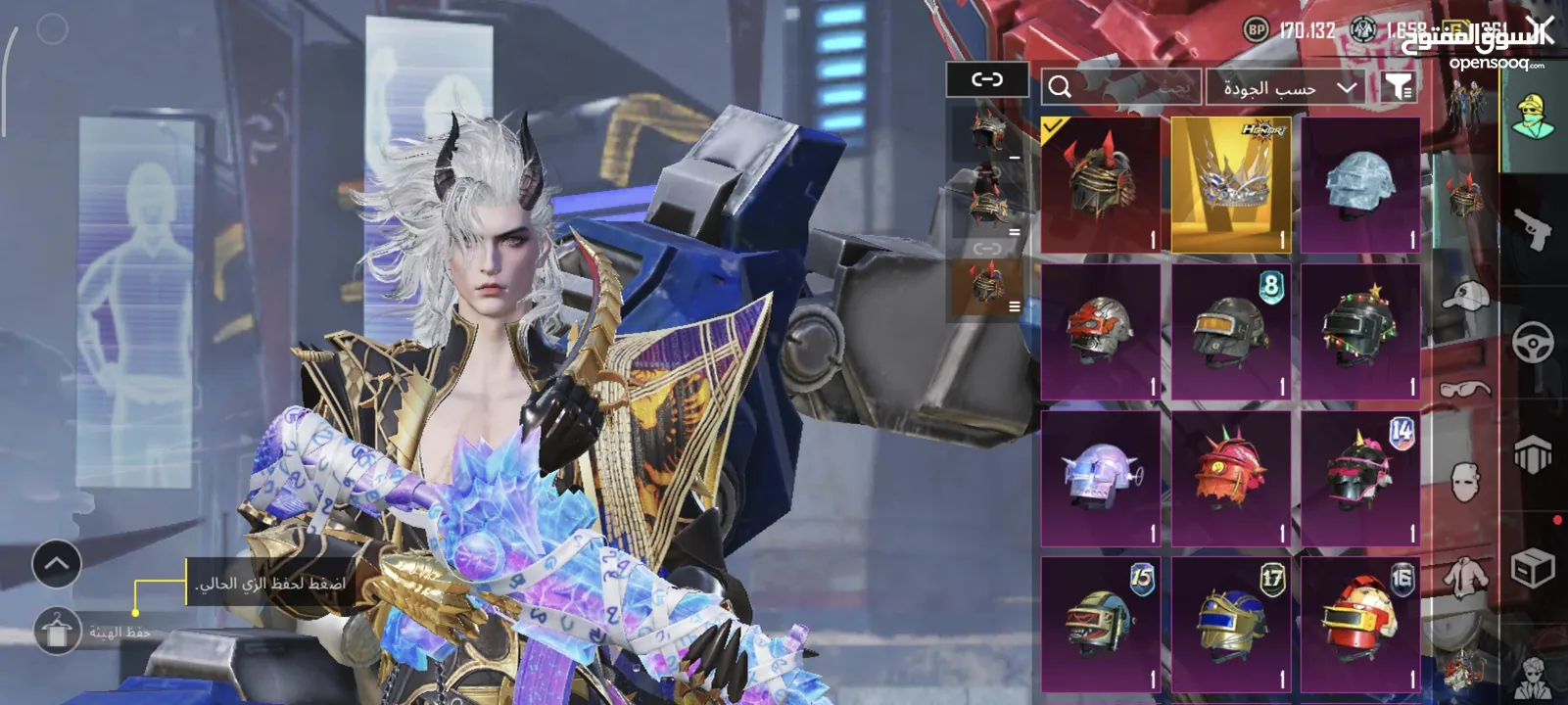Open the shirt clothing subcategory
Viewport: 1568px width, 705px height.
(x=1465, y=575)
